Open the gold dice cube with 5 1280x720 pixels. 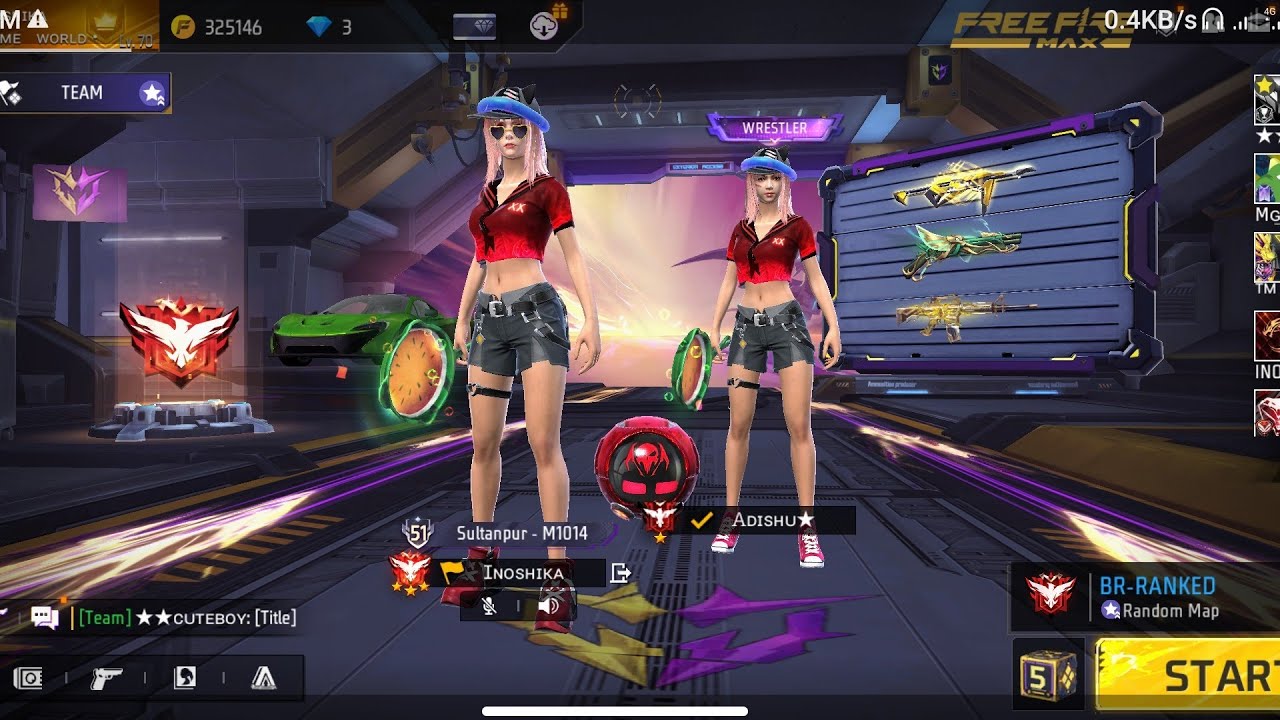tap(1048, 676)
